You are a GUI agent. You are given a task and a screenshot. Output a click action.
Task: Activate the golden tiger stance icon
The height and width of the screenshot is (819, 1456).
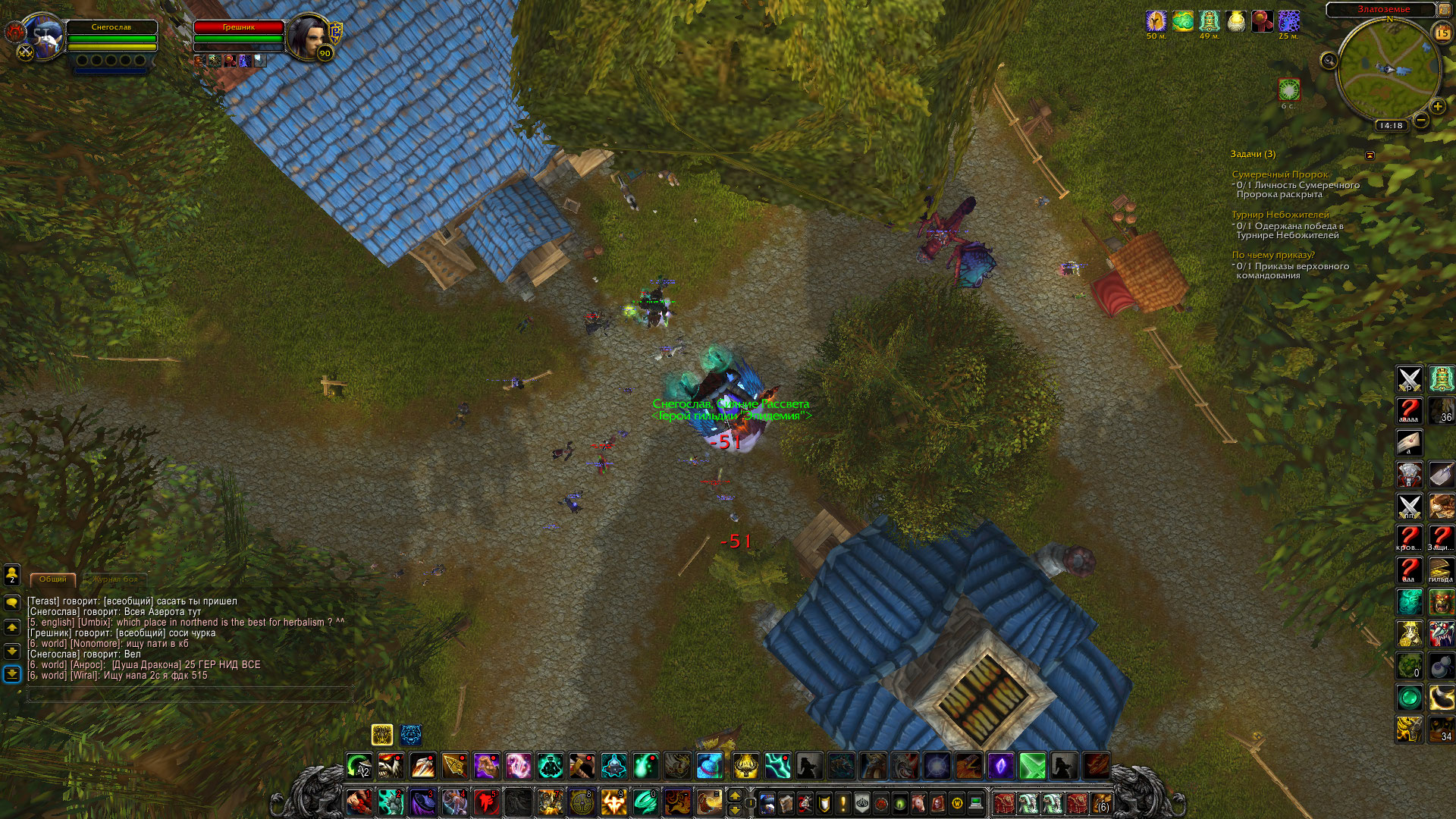[x=382, y=734]
